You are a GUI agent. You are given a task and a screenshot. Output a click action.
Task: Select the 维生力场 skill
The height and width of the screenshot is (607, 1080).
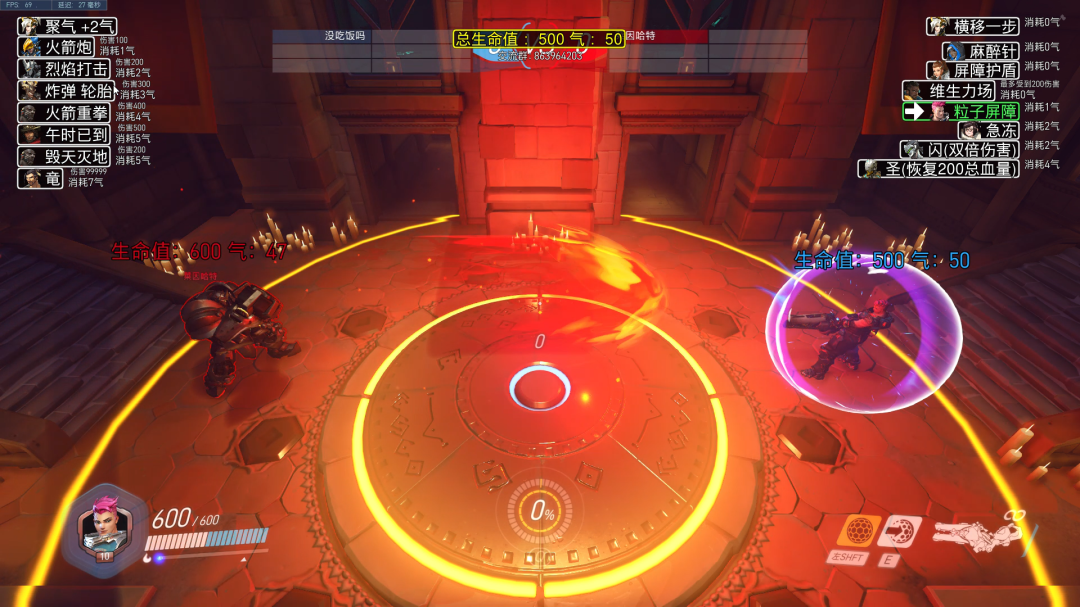[x=961, y=91]
